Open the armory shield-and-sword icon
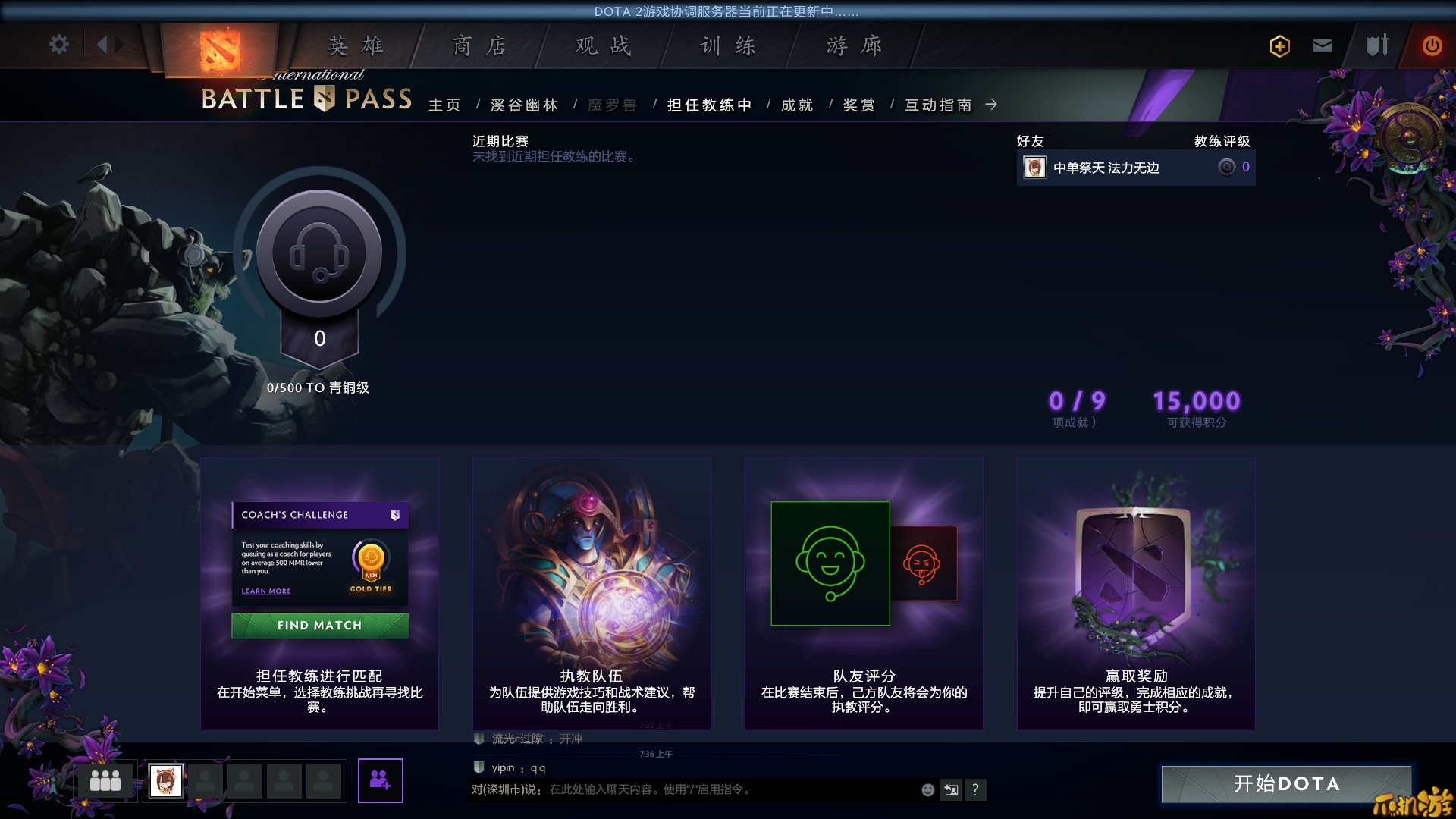The height and width of the screenshot is (819, 1456). (x=1377, y=45)
